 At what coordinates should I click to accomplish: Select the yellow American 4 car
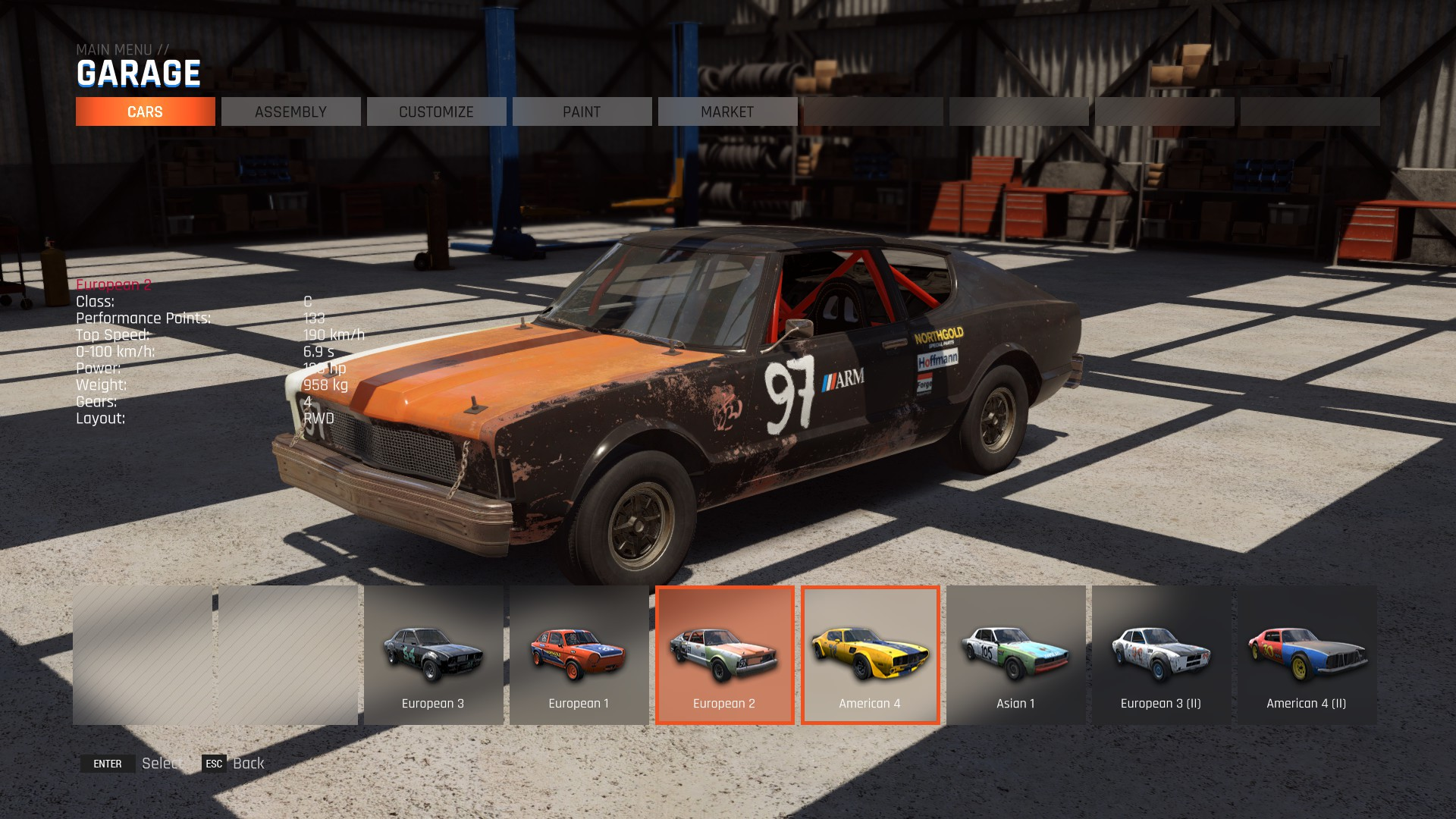coord(870,655)
